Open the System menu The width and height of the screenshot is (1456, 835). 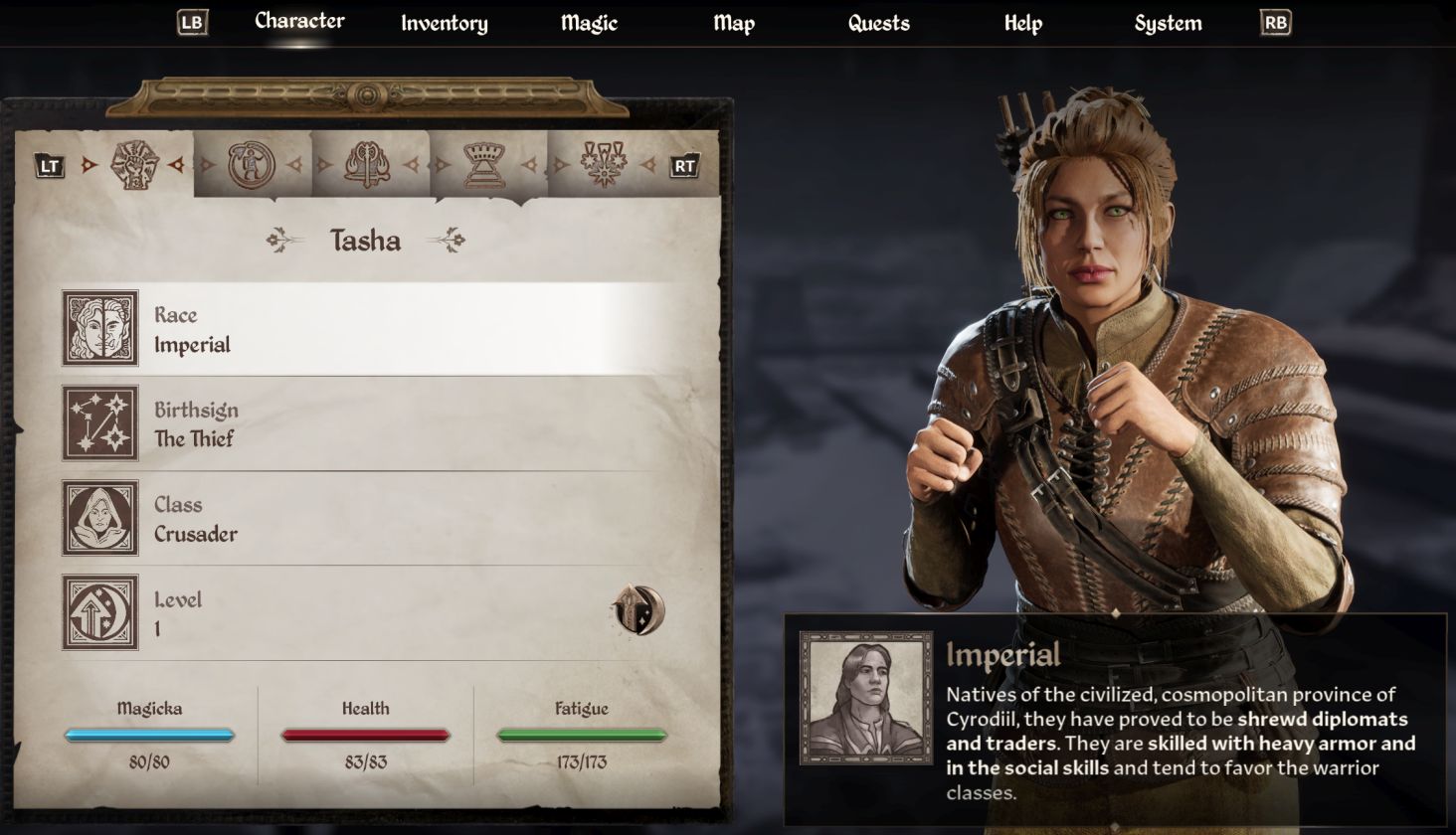click(1168, 24)
